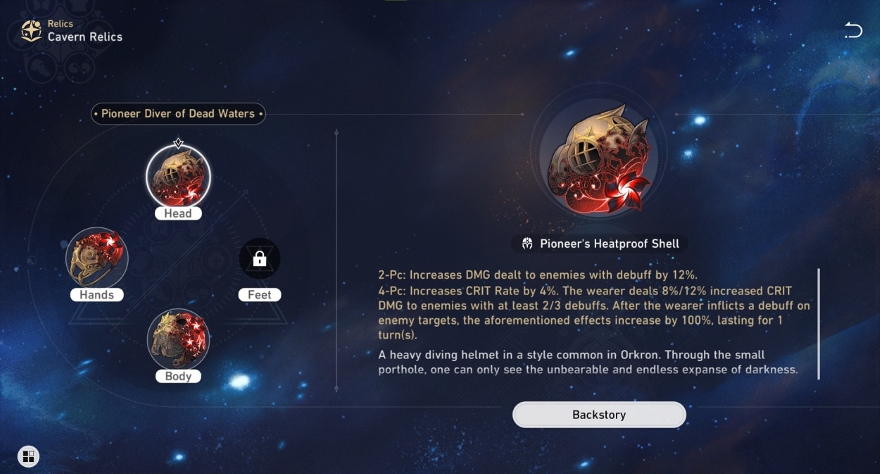880x474 pixels.
Task: Select the Head relic slot
Action: point(178,177)
